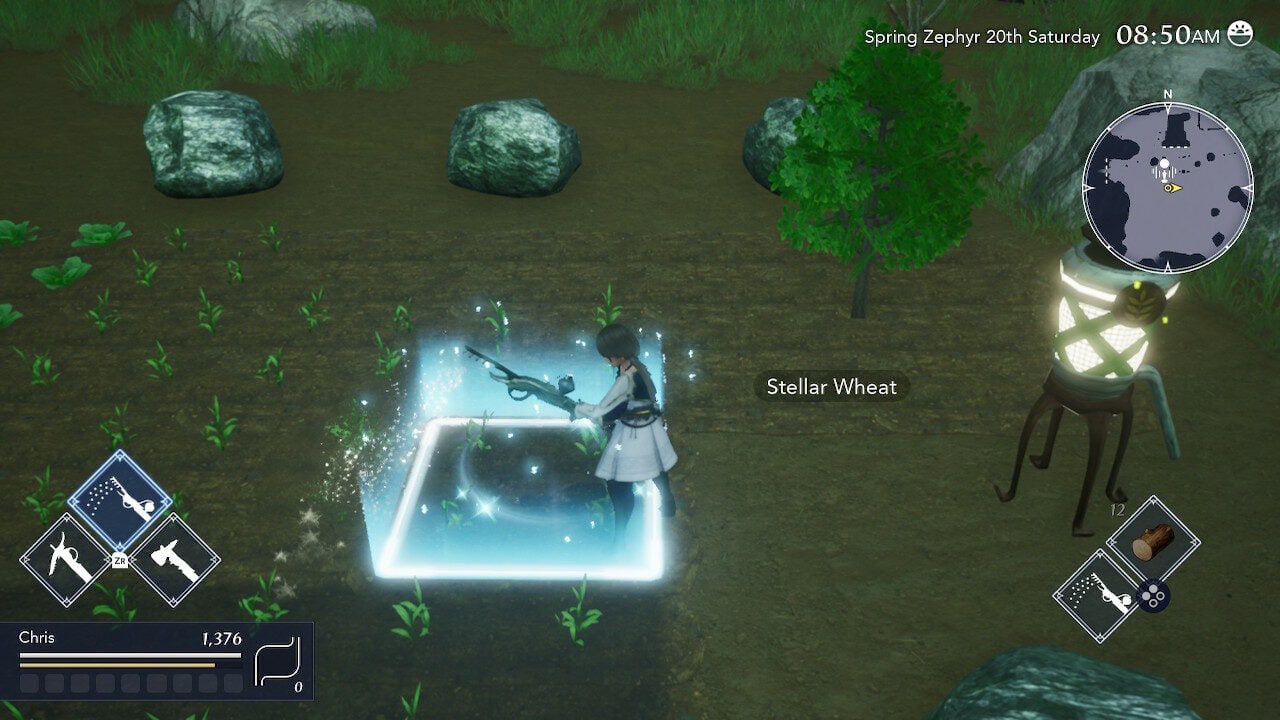Select the wood log item slot
The height and width of the screenshot is (720, 1280).
1153,541
